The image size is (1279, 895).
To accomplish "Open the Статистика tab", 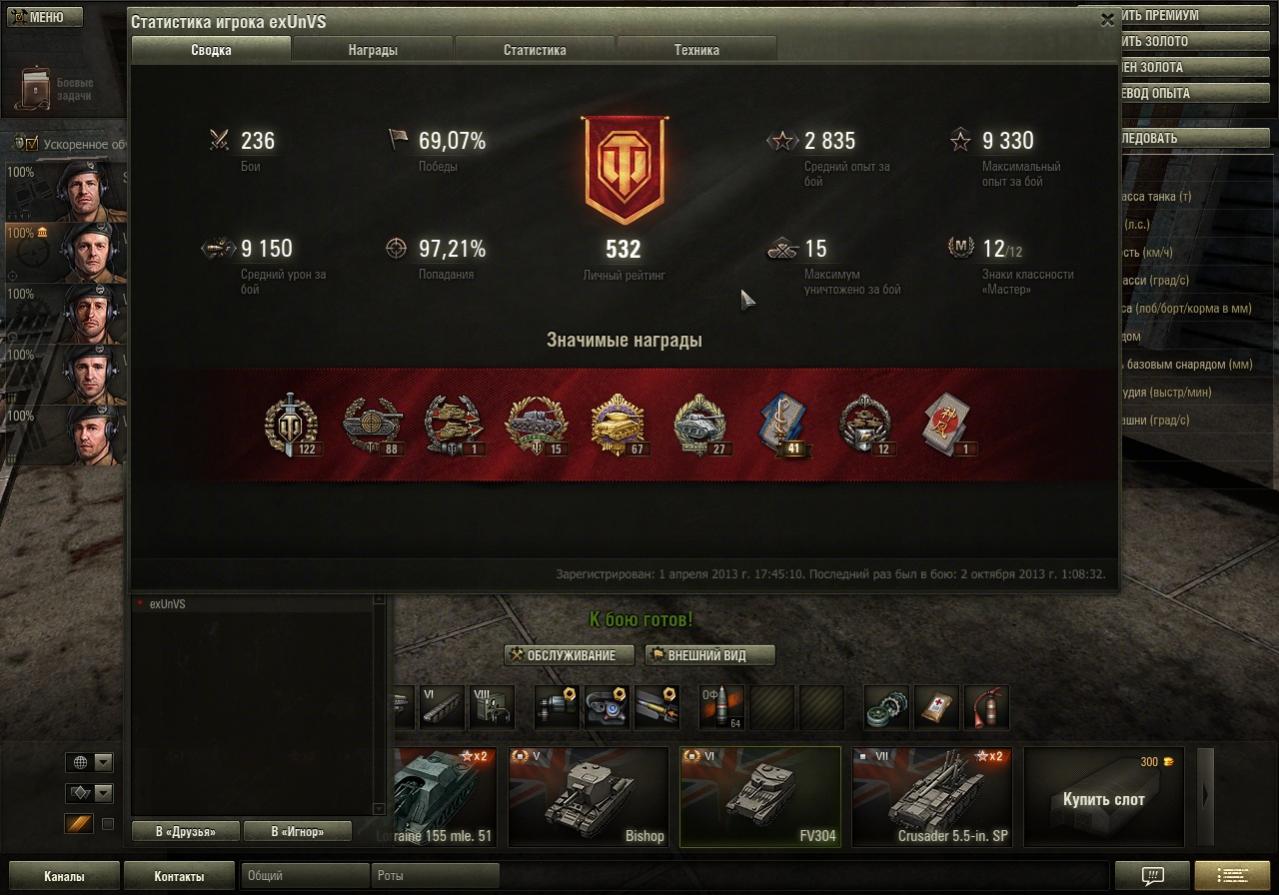I will tap(535, 50).
